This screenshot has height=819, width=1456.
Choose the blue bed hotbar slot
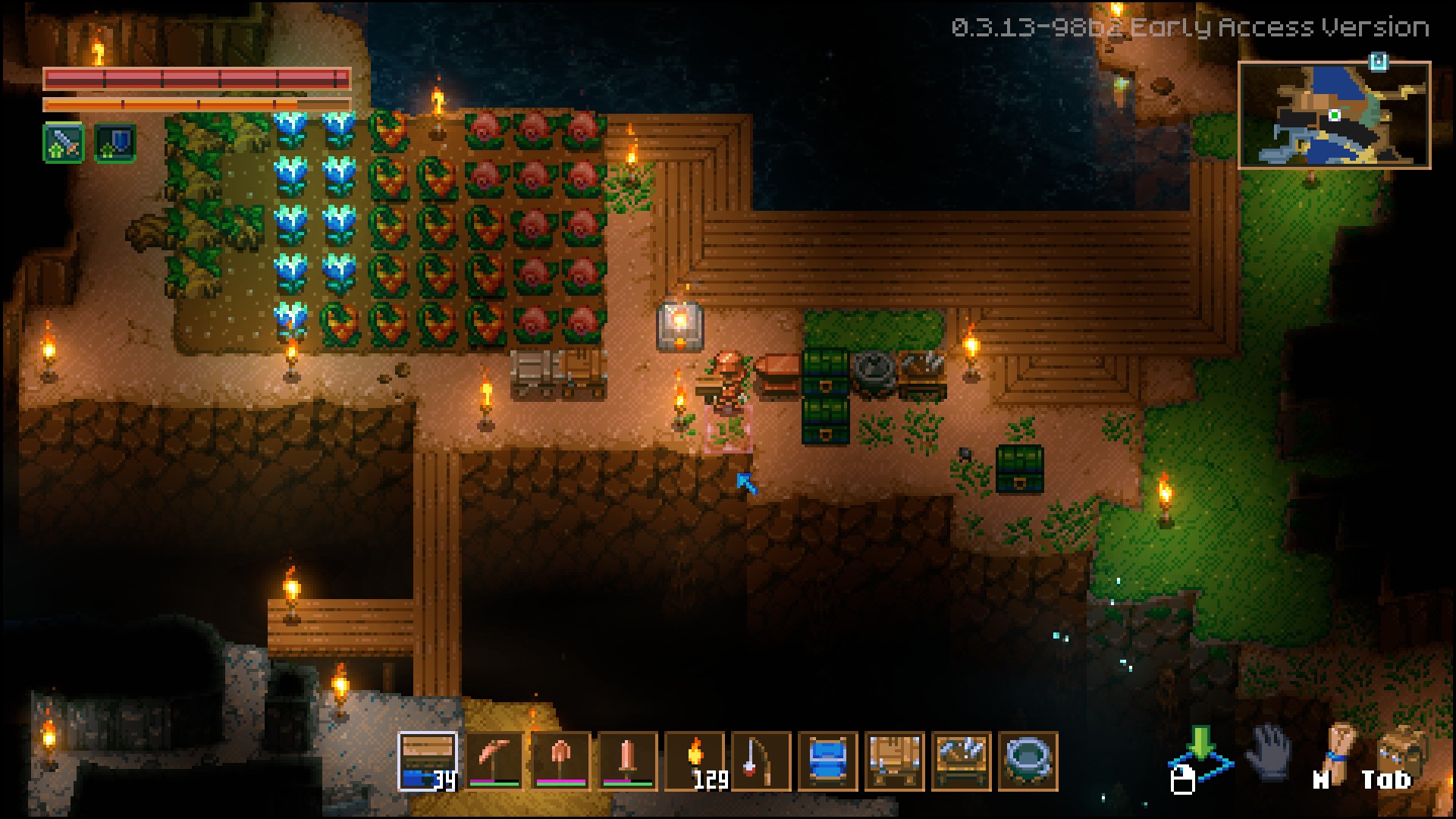(828, 761)
